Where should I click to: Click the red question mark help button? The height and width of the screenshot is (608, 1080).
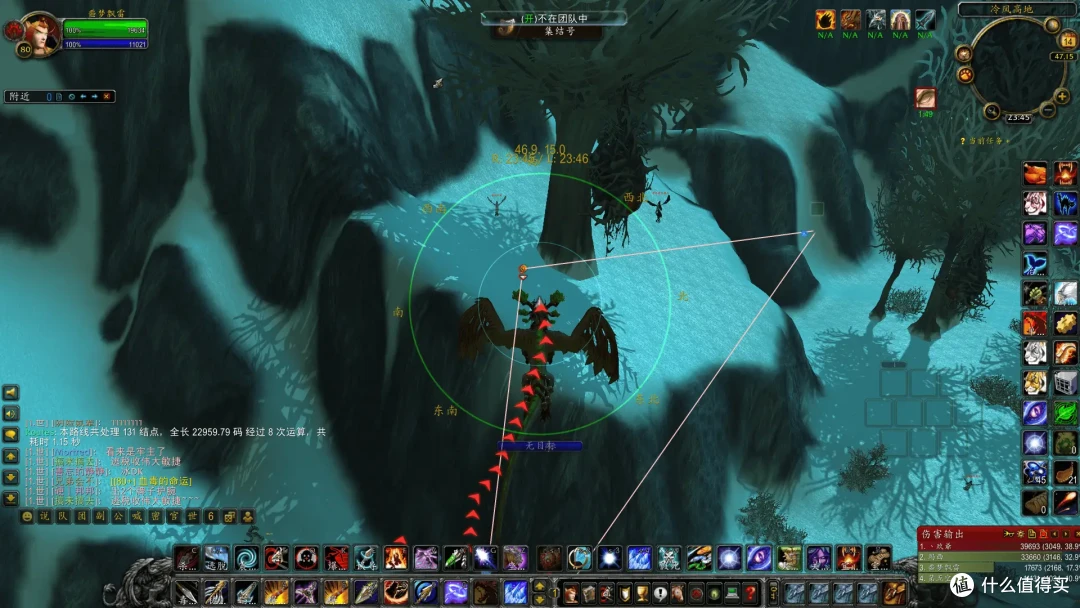pyautogui.click(x=750, y=592)
